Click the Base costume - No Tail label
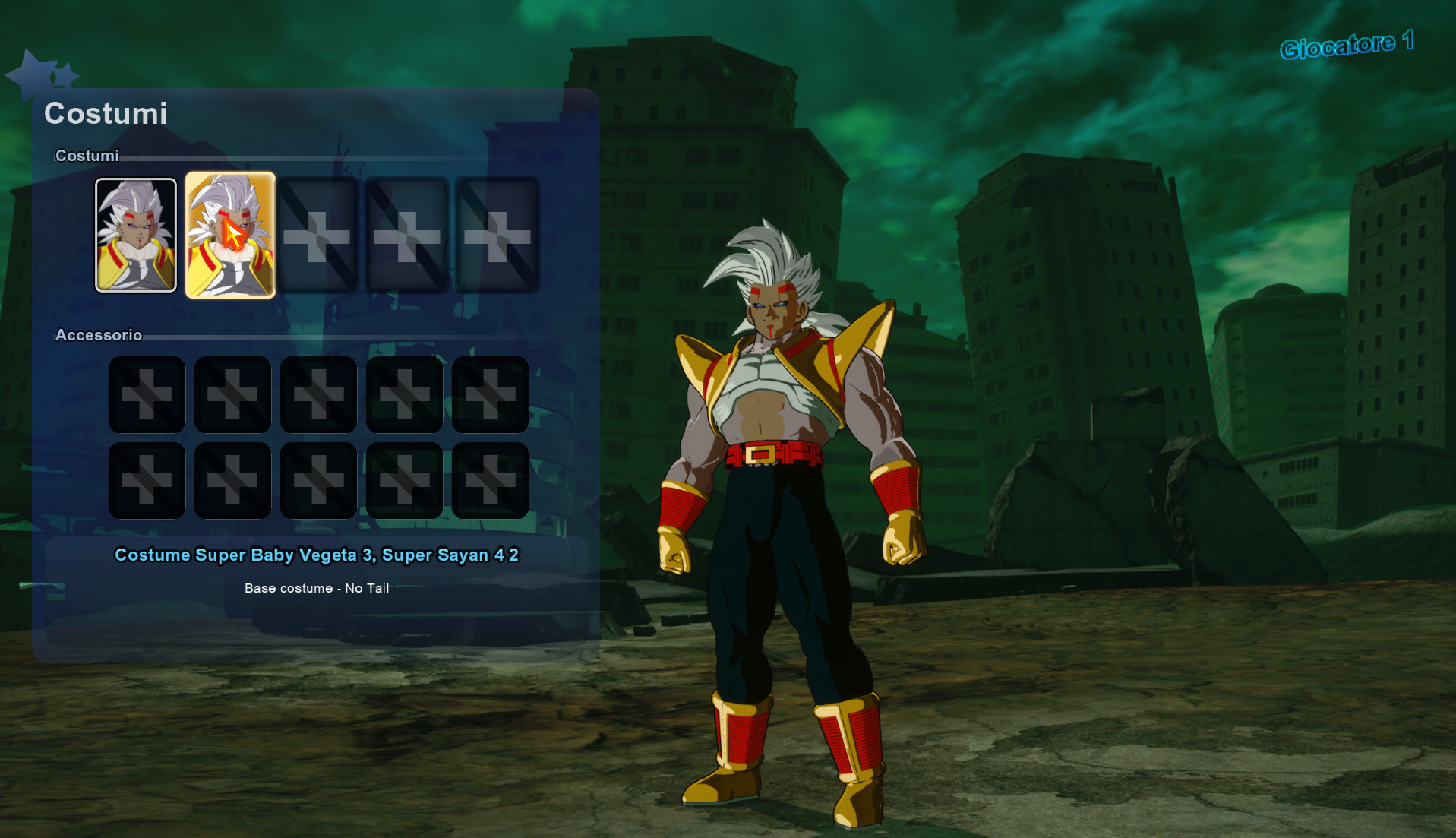Viewport: 1456px width, 838px height. click(316, 587)
